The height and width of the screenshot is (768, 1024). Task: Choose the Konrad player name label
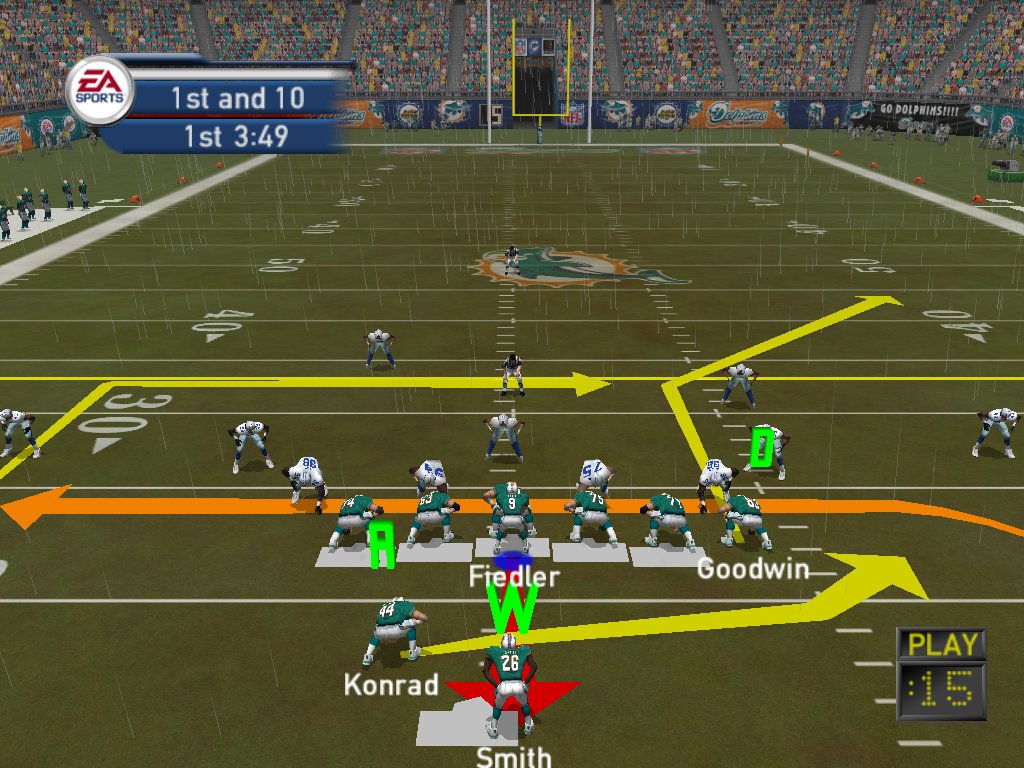coord(391,685)
